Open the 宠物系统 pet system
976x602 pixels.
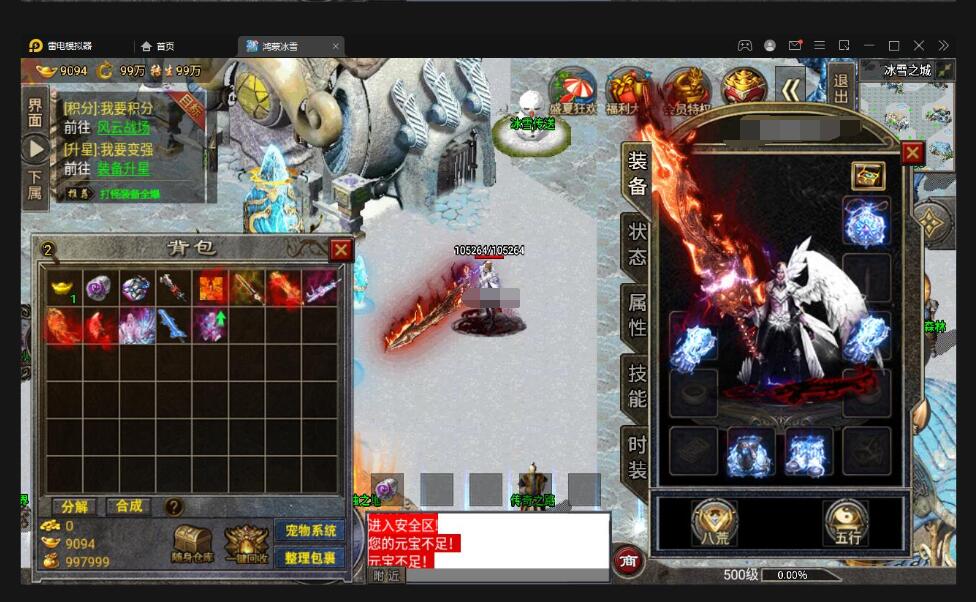click(309, 531)
